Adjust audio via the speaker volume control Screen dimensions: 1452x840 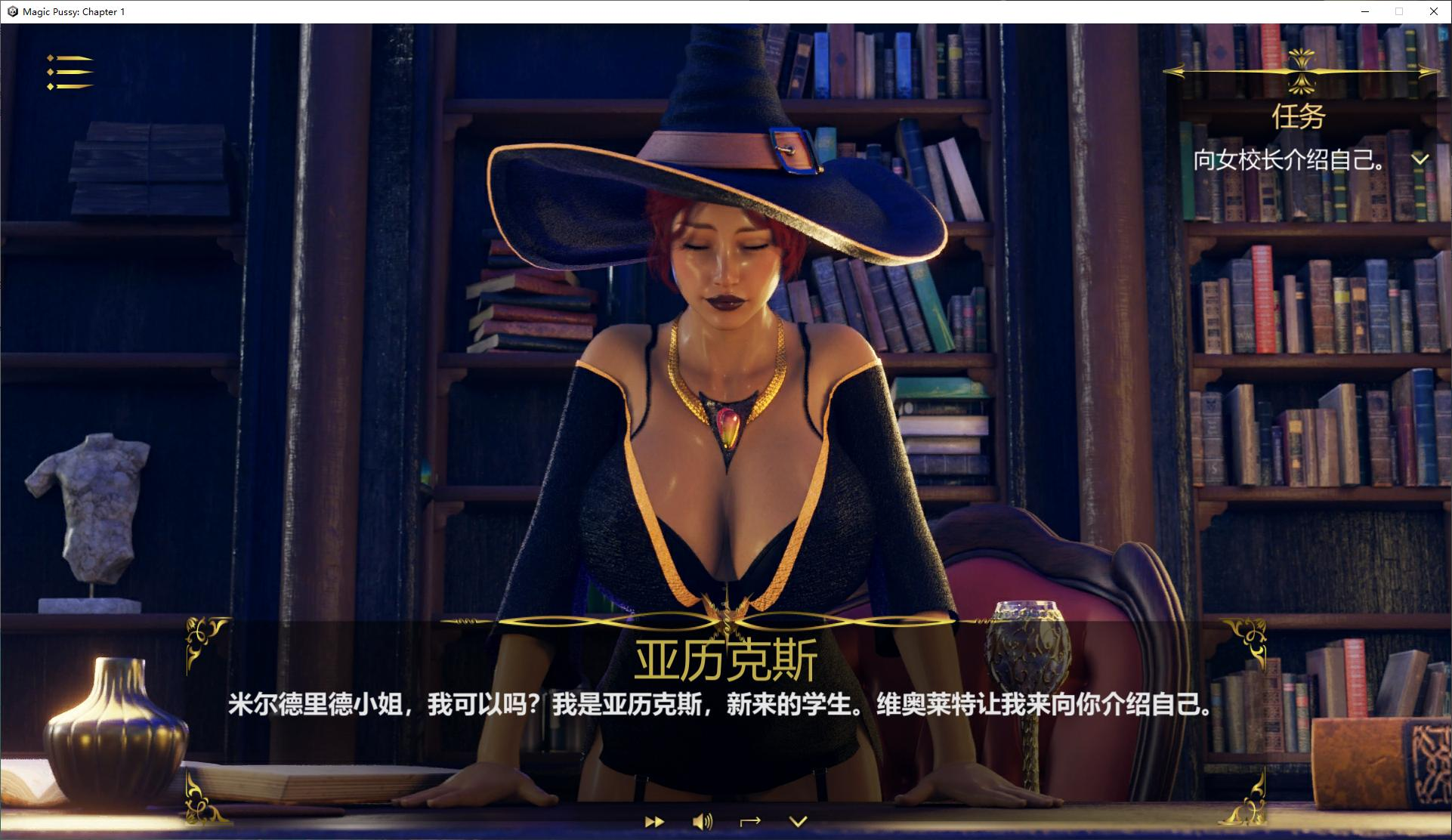coord(703,821)
